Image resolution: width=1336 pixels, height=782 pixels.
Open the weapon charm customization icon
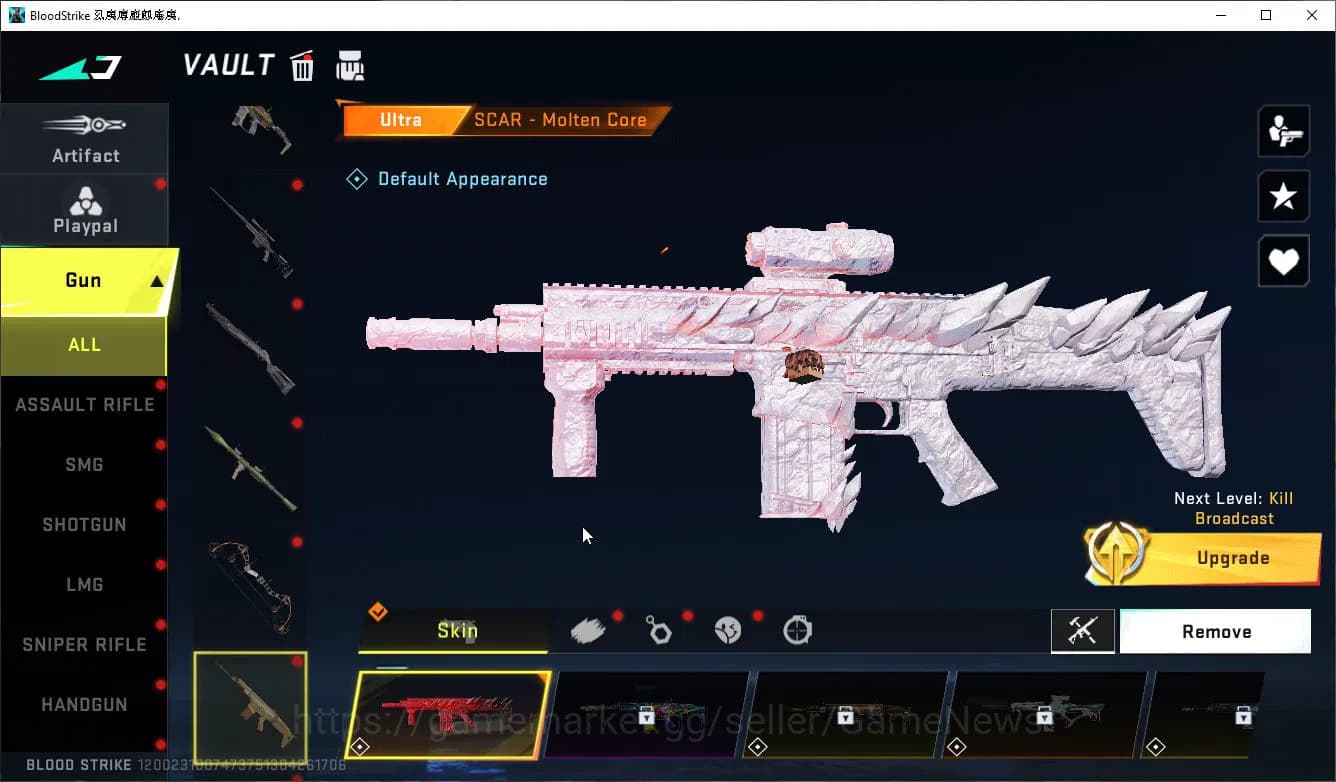(659, 630)
